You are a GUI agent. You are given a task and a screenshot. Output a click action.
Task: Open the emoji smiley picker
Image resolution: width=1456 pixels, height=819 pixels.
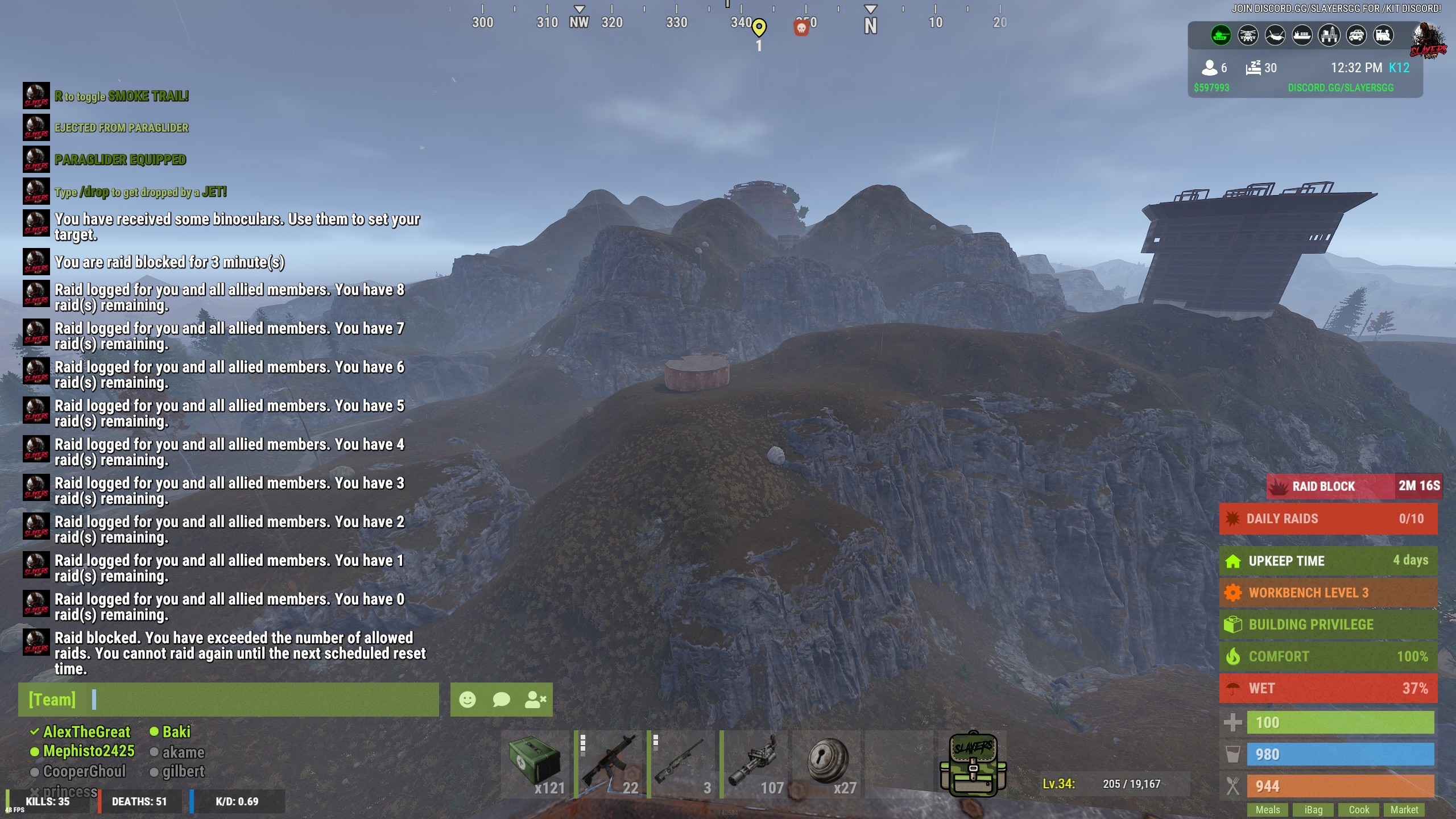click(468, 700)
